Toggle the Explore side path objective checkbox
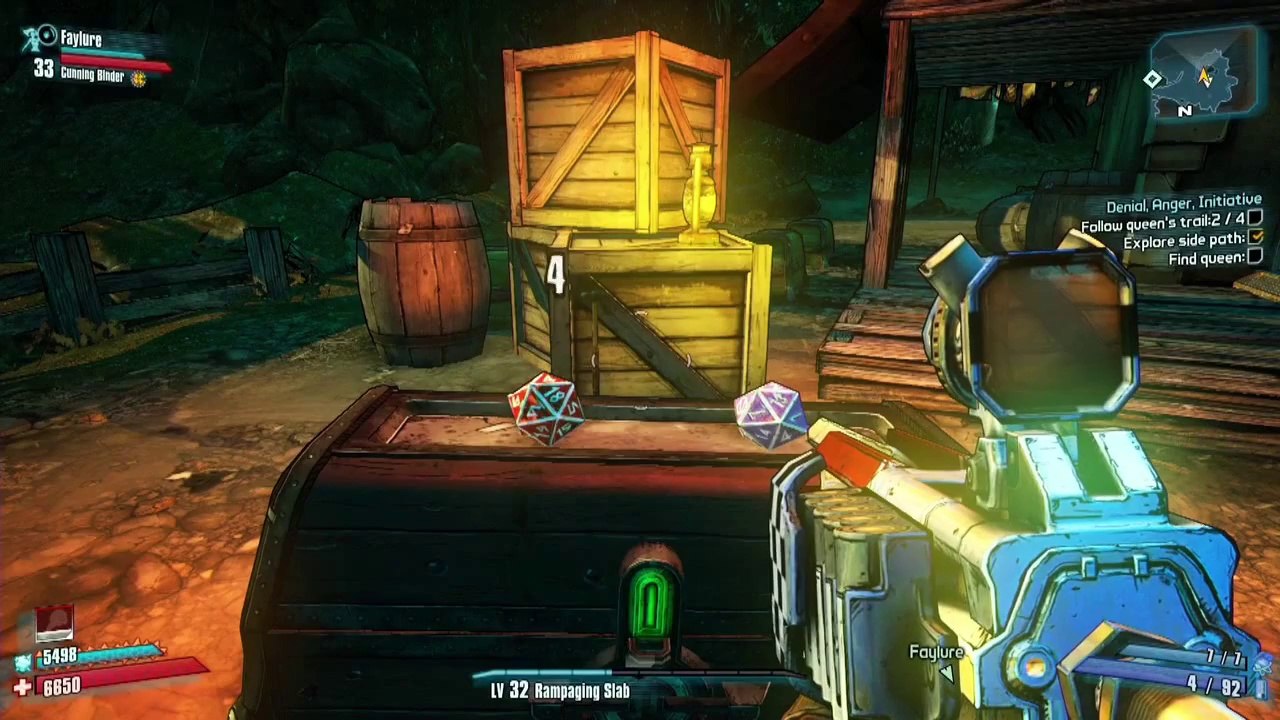This screenshot has height=720, width=1280. click(x=1256, y=238)
